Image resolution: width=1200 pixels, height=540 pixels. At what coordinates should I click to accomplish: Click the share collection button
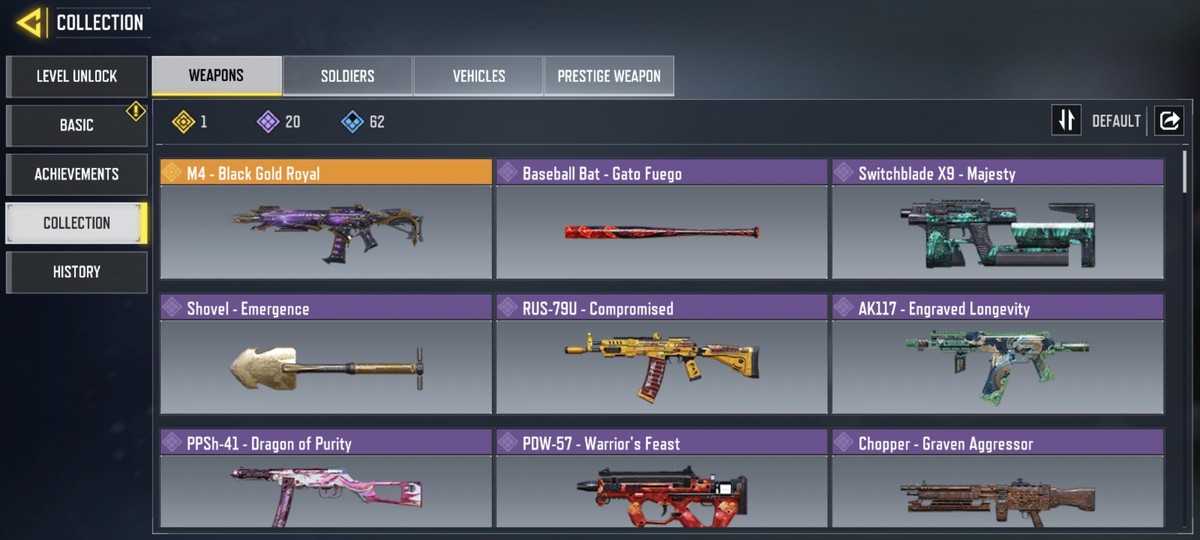[x=1168, y=121]
